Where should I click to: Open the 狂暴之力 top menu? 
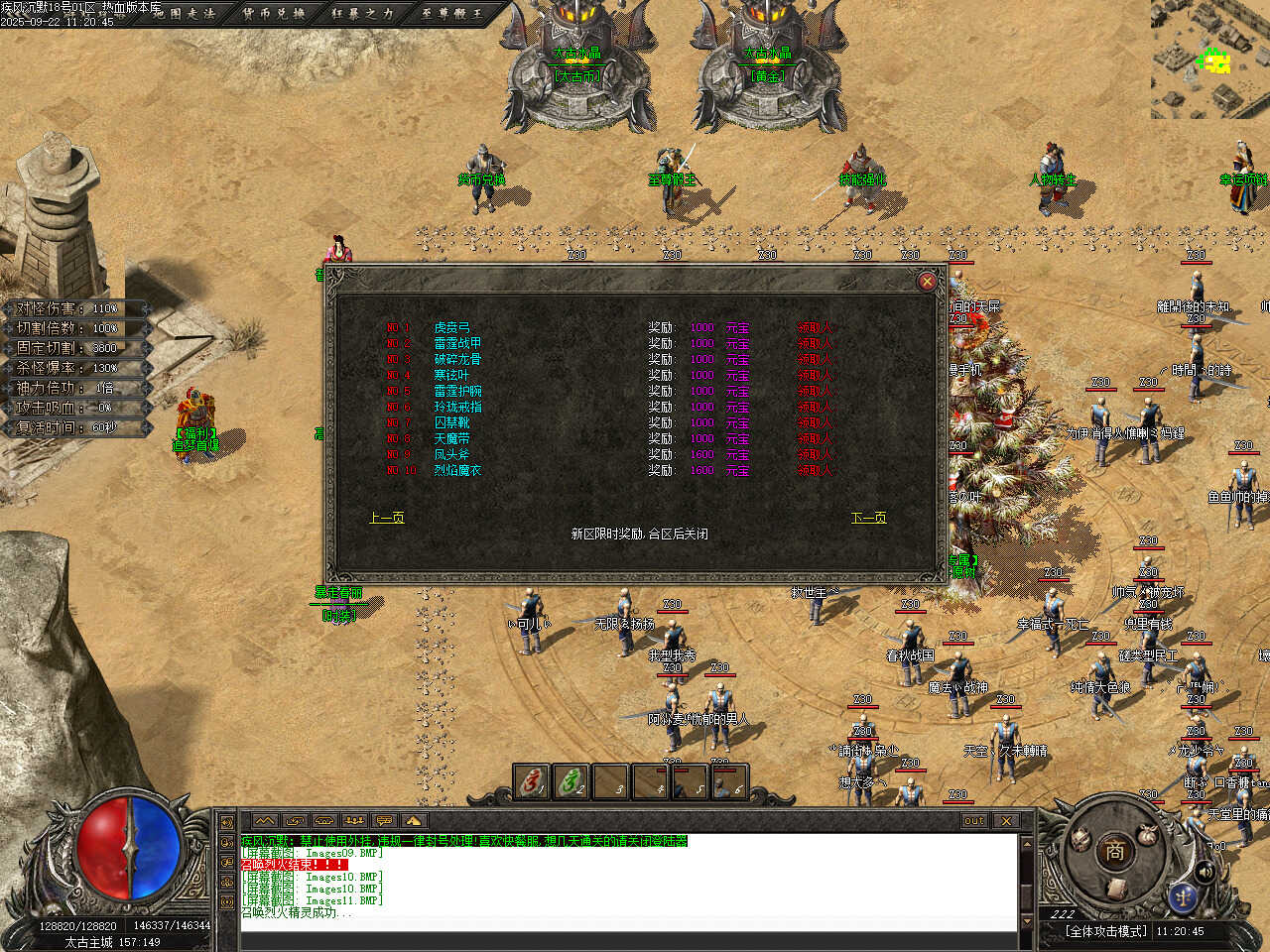pyautogui.click(x=362, y=13)
